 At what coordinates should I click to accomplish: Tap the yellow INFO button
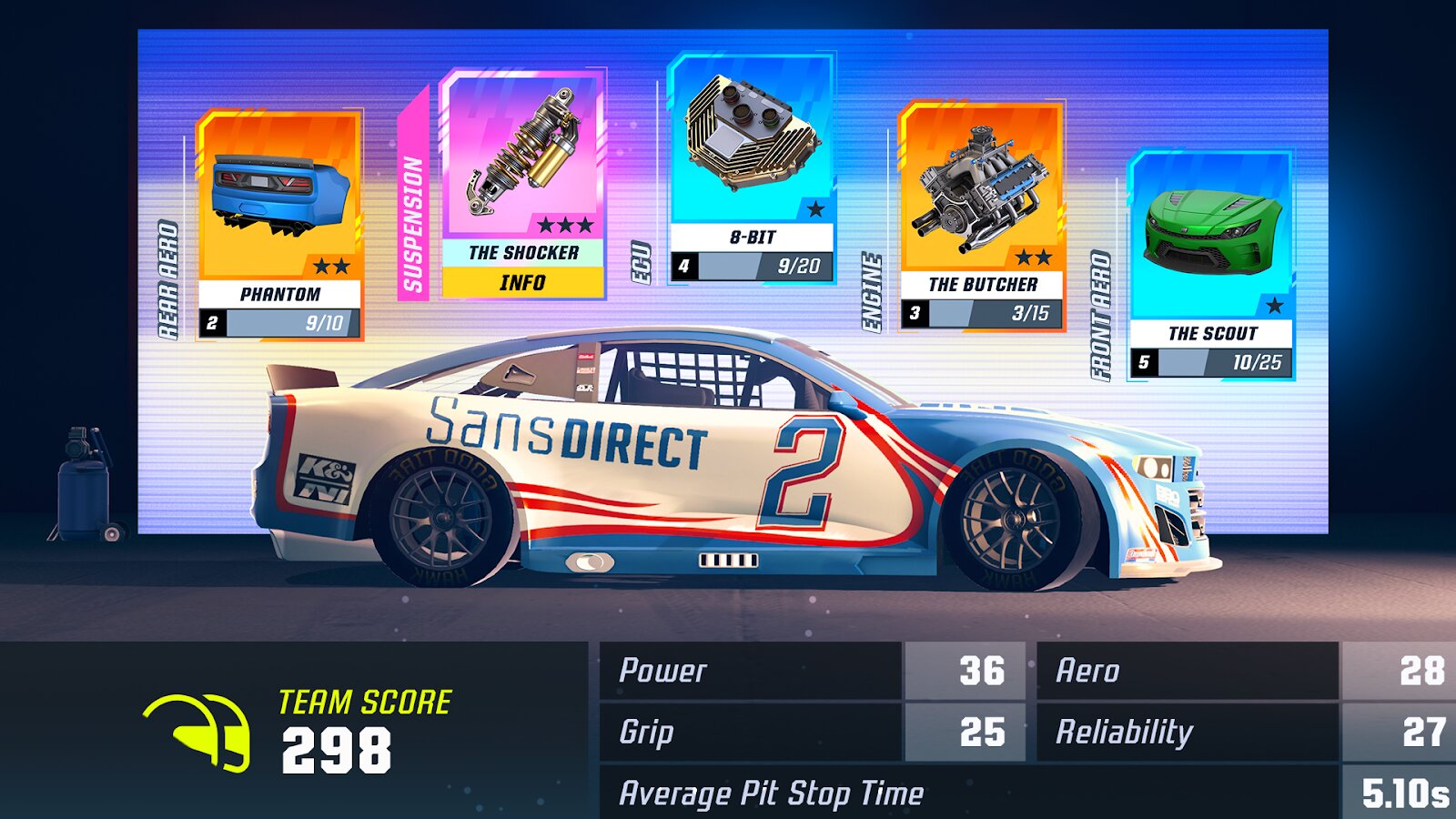(x=522, y=283)
